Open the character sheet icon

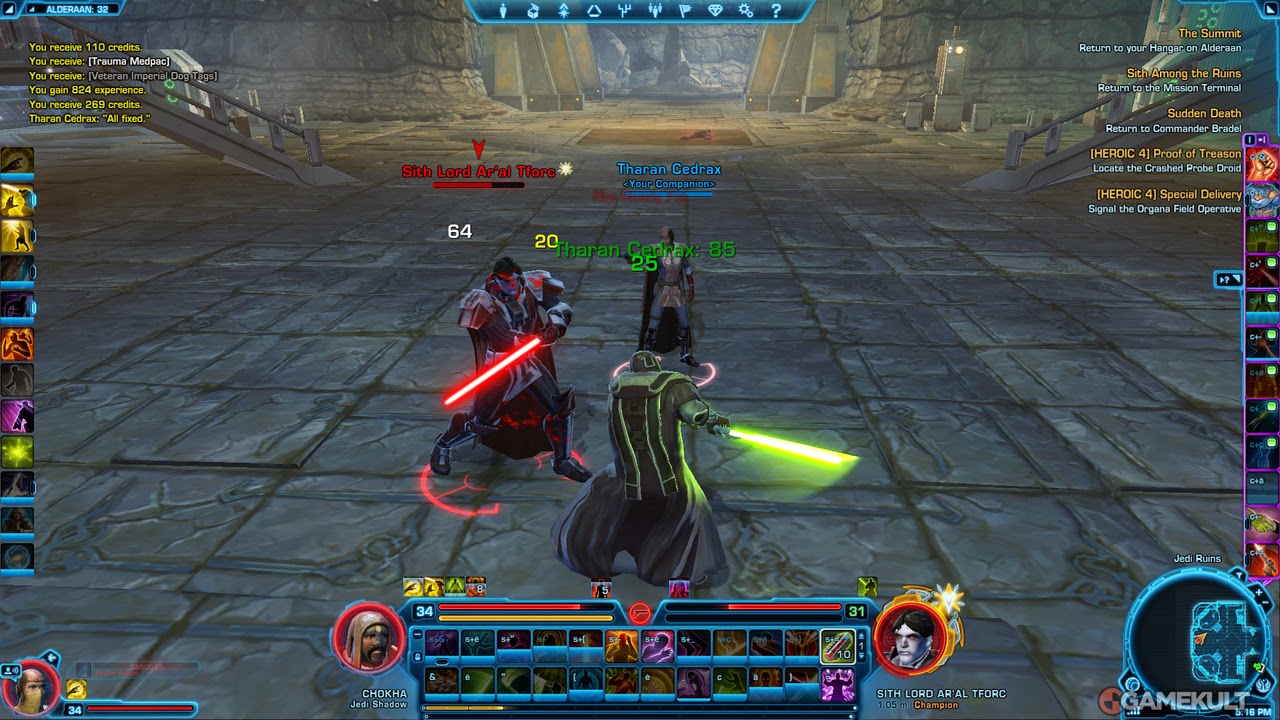pyautogui.click(x=503, y=11)
